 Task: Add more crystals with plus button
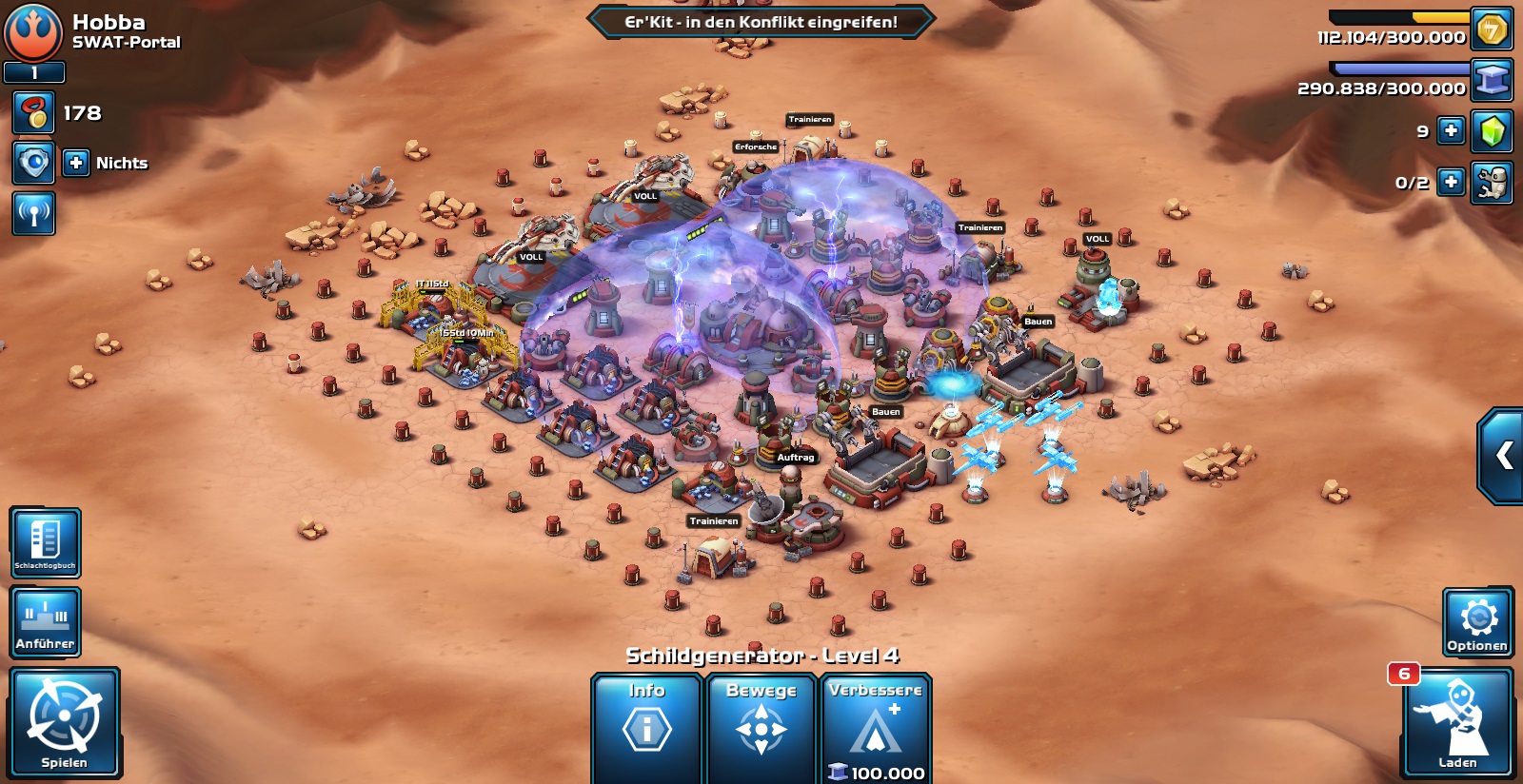[x=1451, y=130]
